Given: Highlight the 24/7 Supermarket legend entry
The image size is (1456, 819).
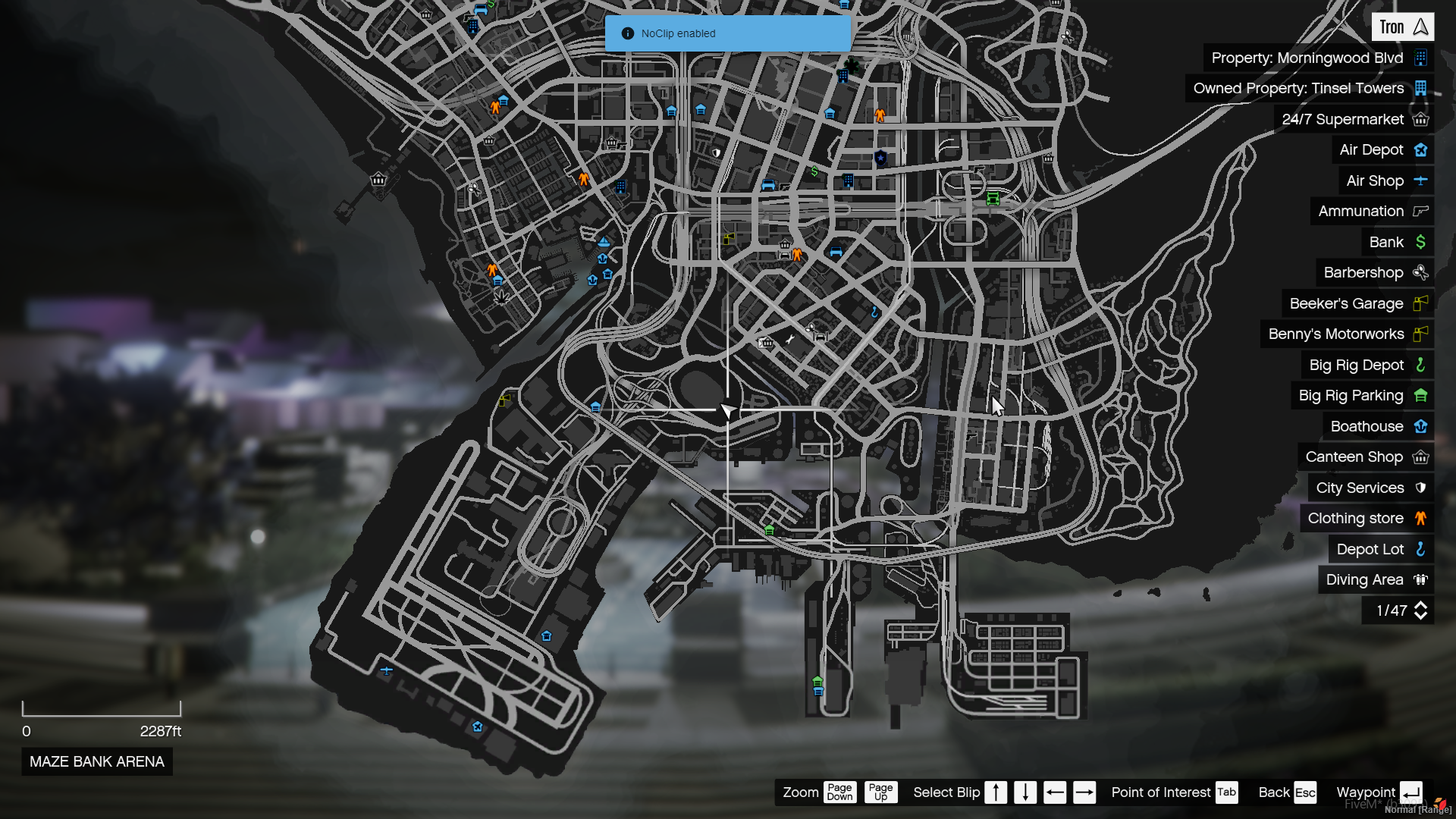Looking at the screenshot, I should point(1353,120).
